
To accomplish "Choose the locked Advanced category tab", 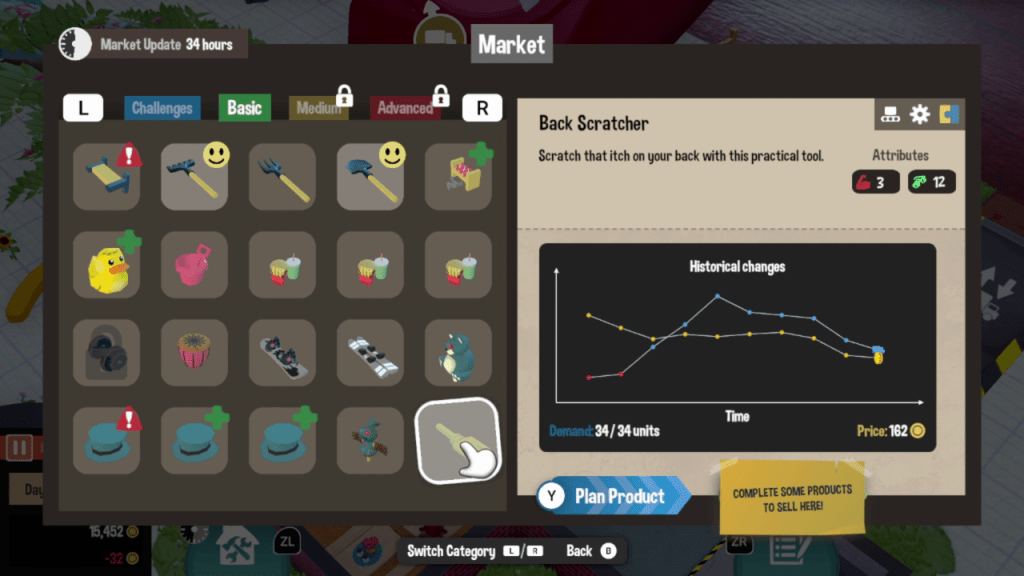I will [x=405, y=108].
